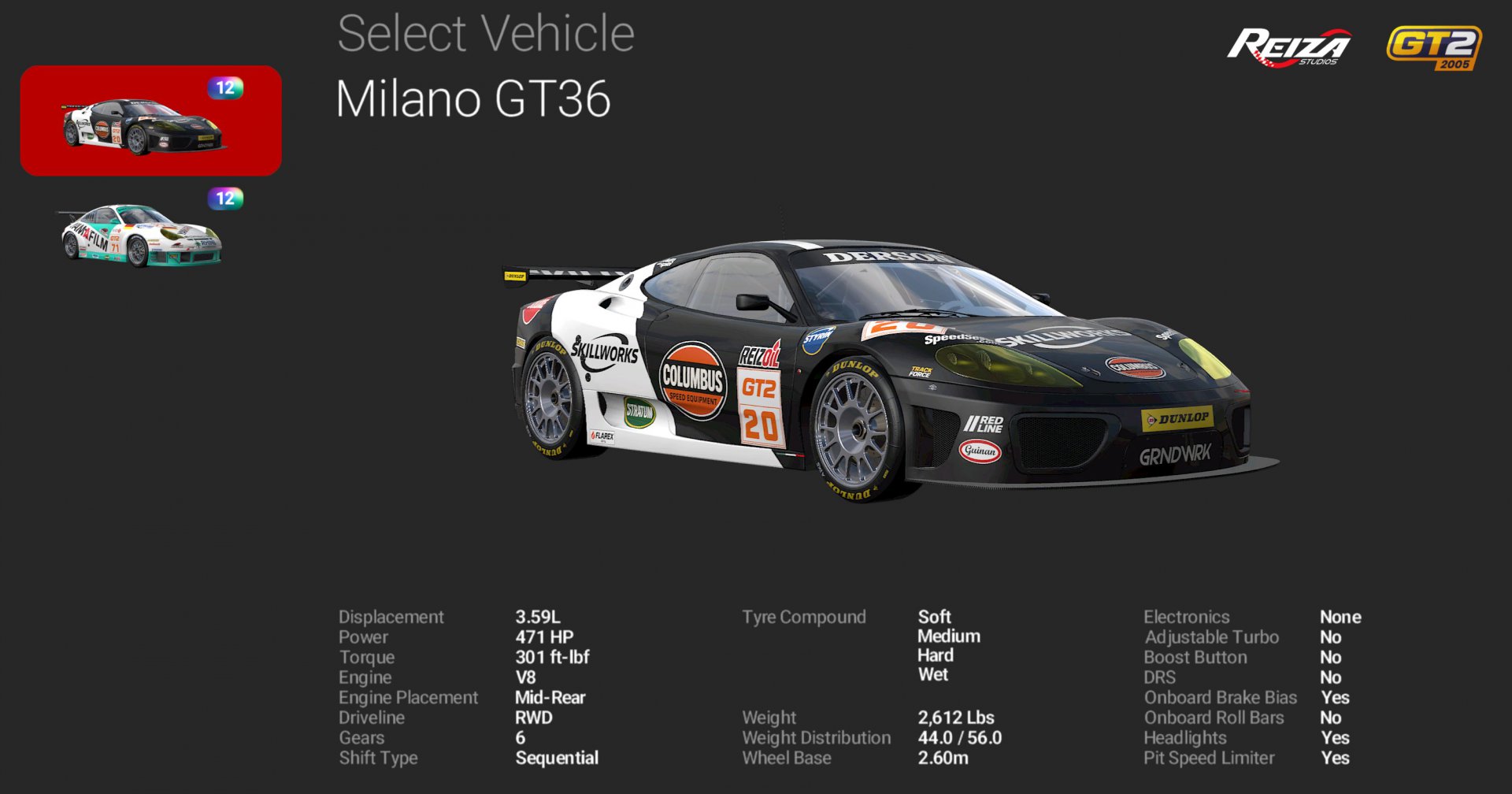1512x794 pixels.
Task: Select the Medium tyre compound
Action: pos(948,636)
